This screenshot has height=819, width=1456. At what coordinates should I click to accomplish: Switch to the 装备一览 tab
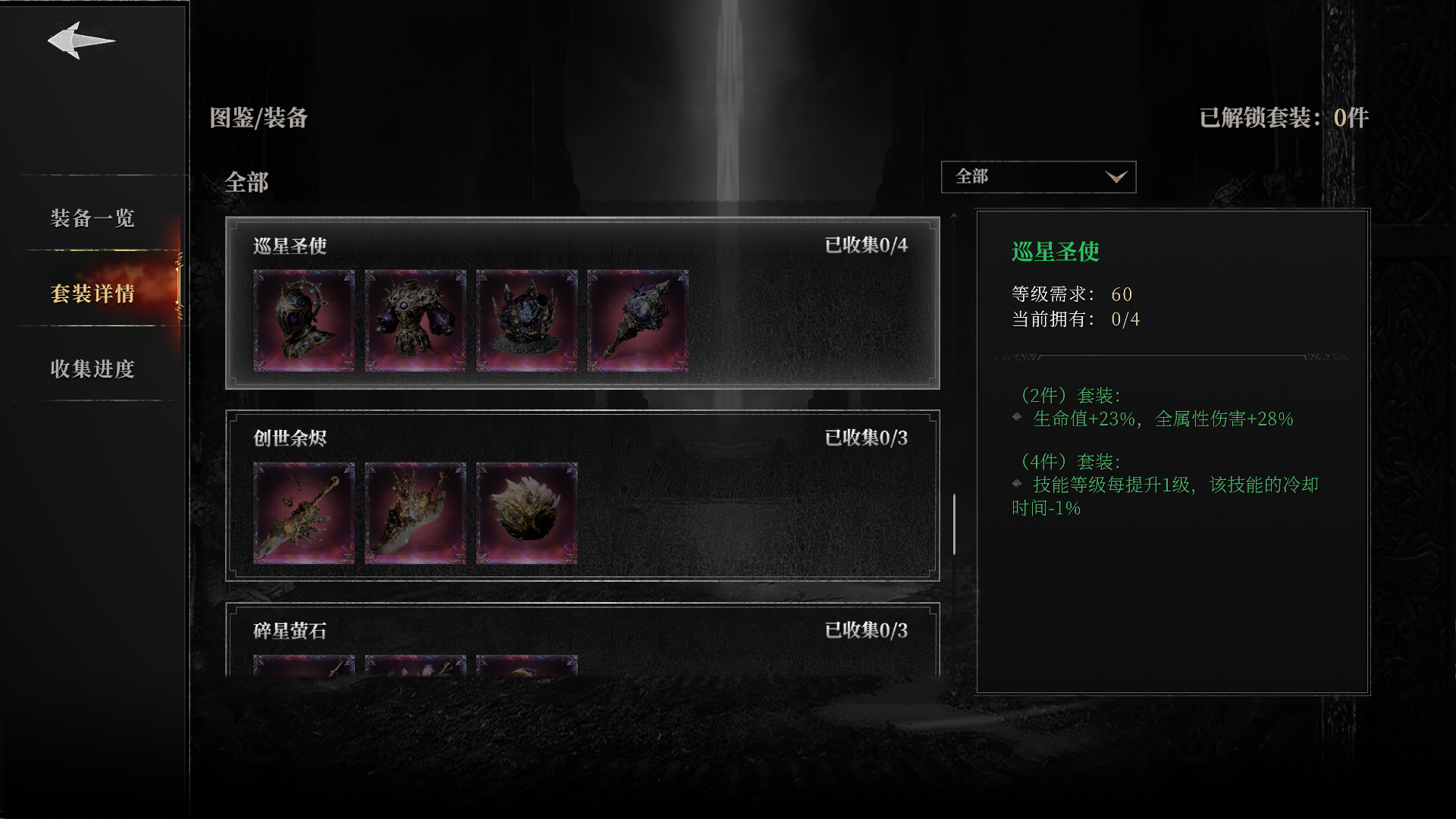coord(91,219)
